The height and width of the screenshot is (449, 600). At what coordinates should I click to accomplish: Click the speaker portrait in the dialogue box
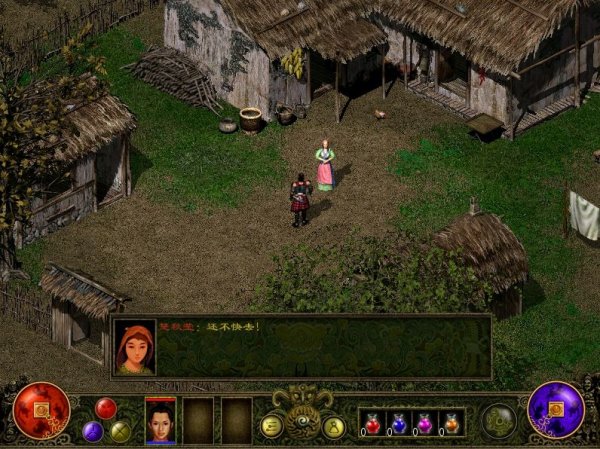pyautogui.click(x=135, y=347)
